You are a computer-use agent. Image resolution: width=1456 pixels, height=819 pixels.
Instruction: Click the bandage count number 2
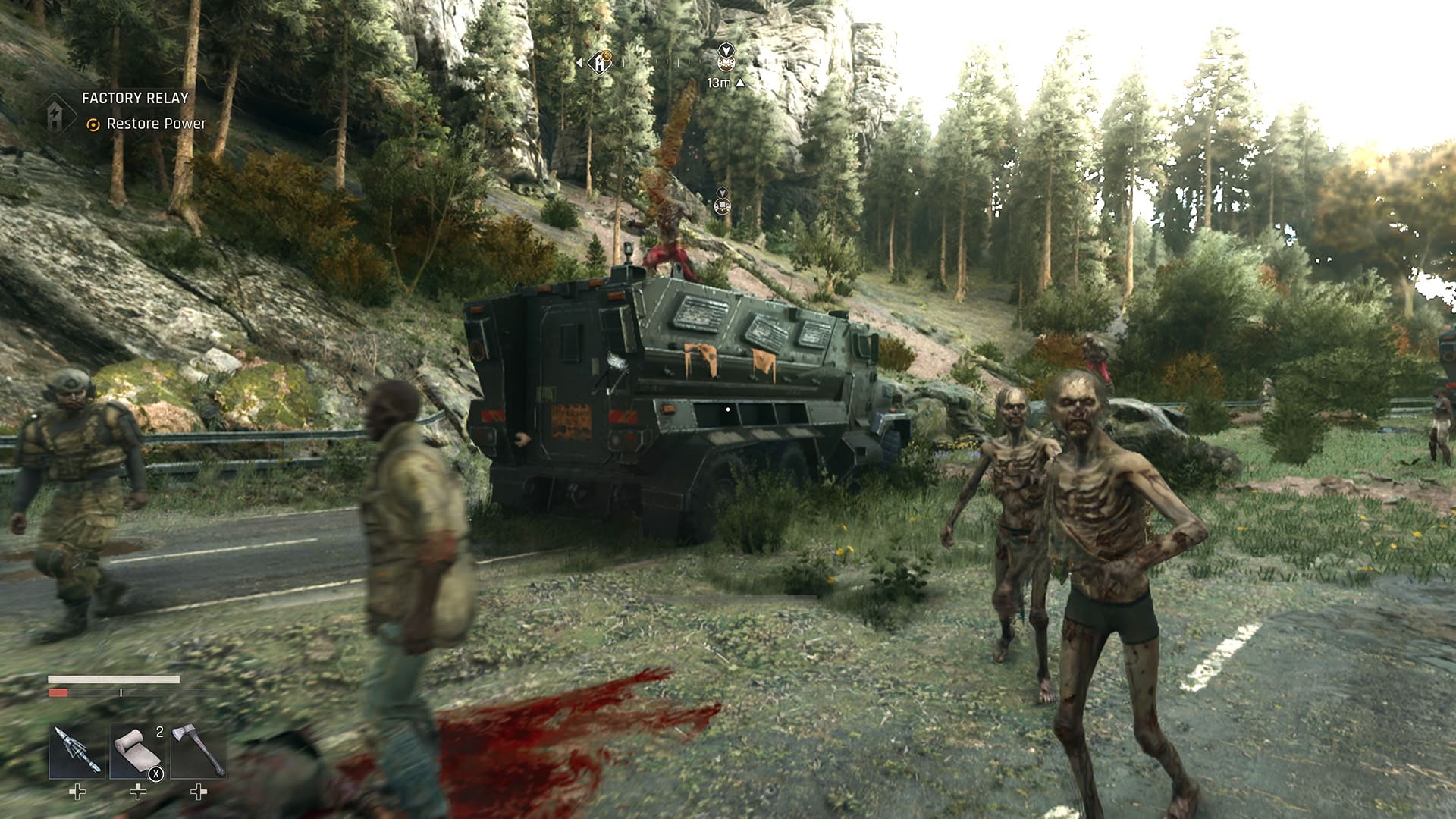[x=159, y=732]
